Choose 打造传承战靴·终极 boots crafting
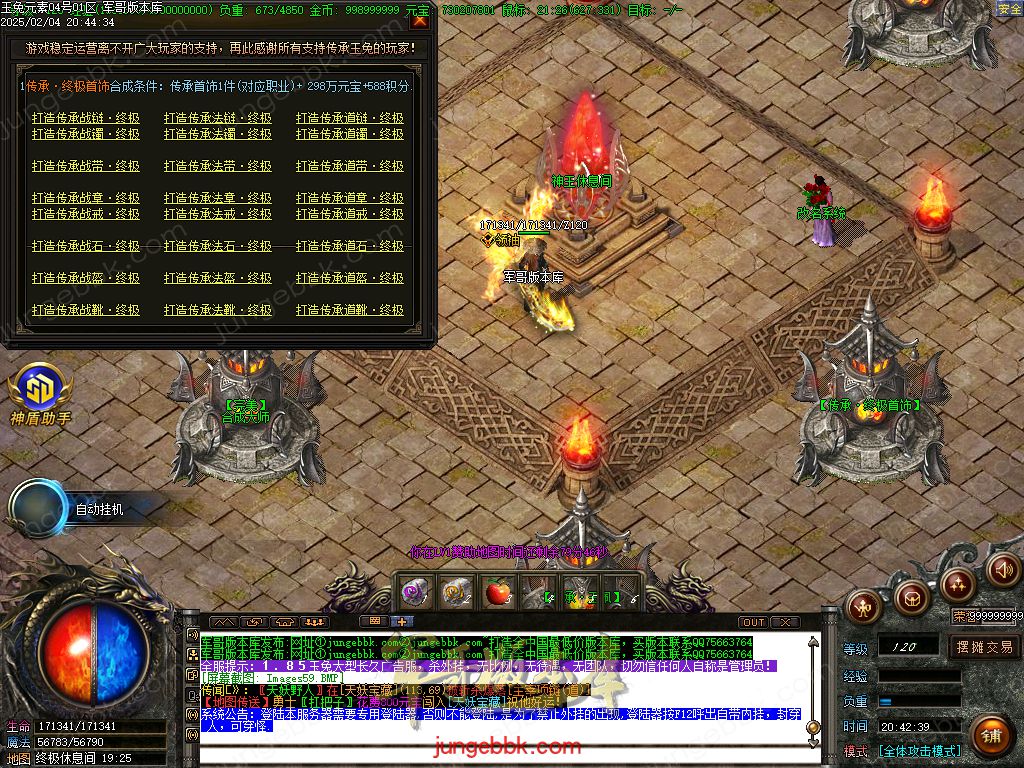1024x768 pixels. click(x=86, y=310)
